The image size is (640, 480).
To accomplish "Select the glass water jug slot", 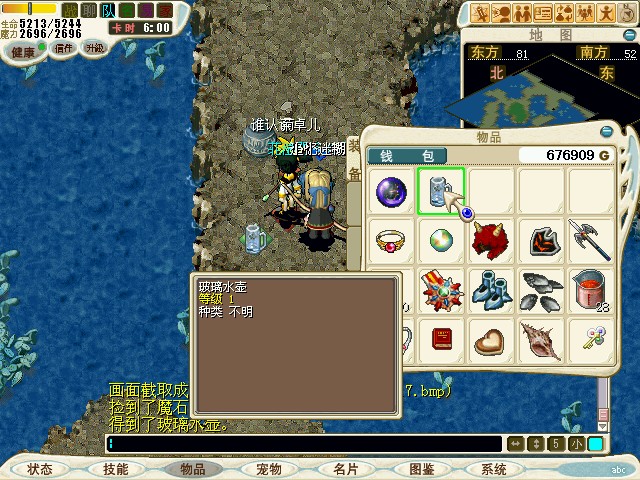I will pyautogui.click(x=440, y=192).
